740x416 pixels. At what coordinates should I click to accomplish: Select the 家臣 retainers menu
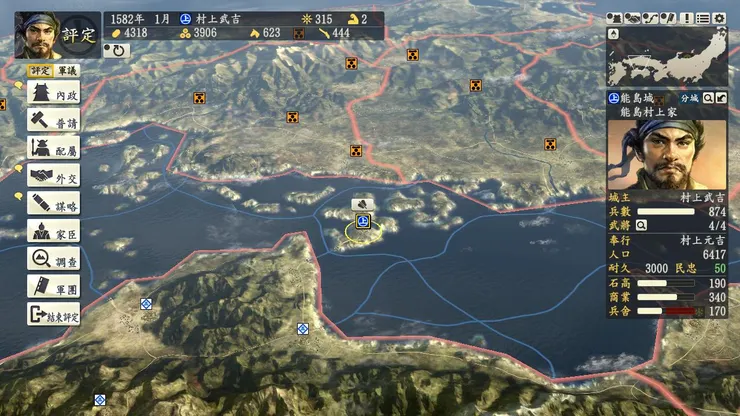click(x=53, y=231)
